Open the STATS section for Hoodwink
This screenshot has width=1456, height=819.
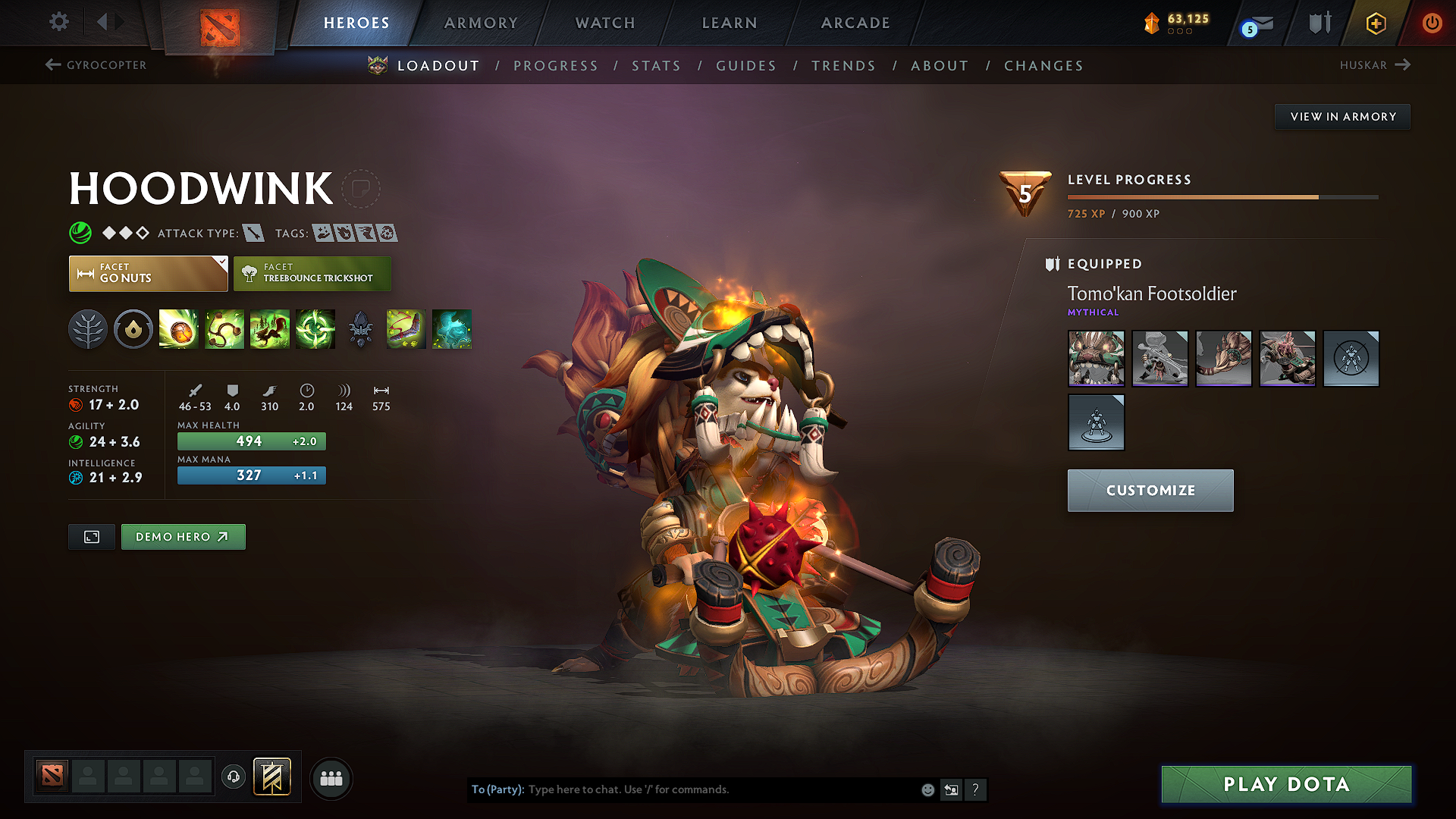(656, 66)
